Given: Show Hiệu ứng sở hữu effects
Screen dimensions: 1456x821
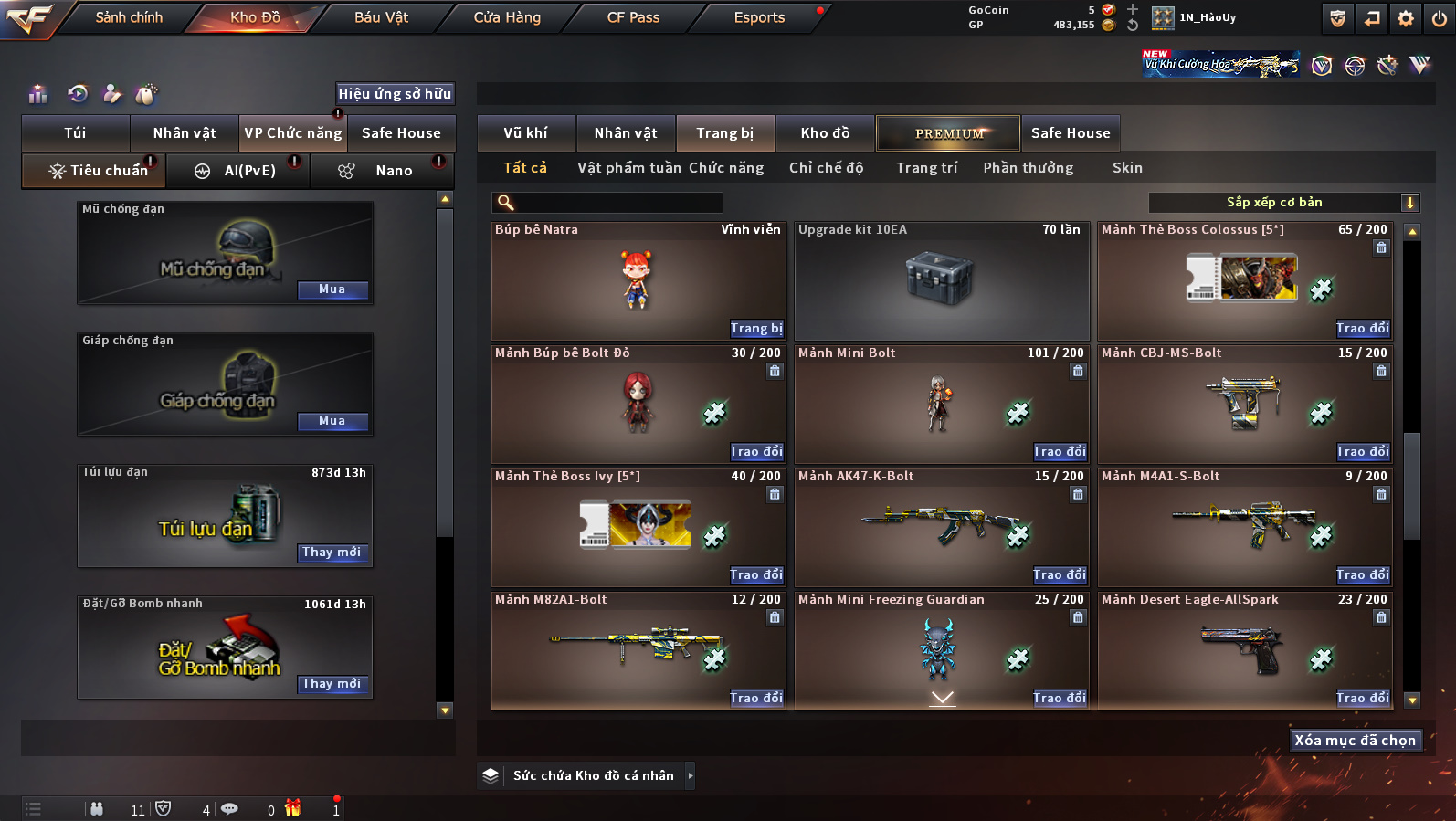Looking at the screenshot, I should click(x=395, y=93).
